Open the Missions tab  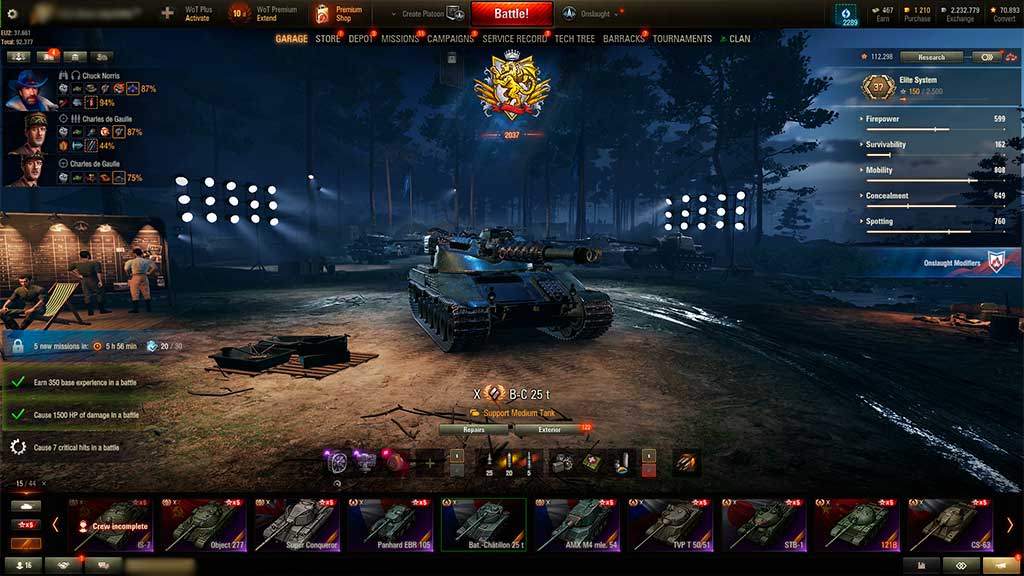400,39
